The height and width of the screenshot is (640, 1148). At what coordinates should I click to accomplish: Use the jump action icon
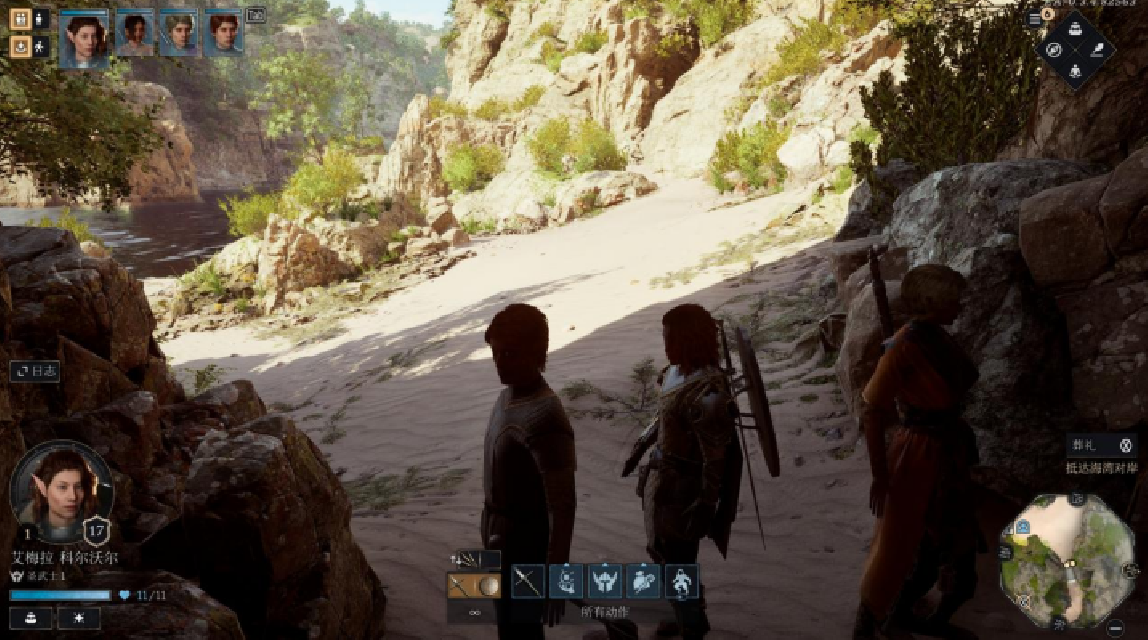point(682,581)
